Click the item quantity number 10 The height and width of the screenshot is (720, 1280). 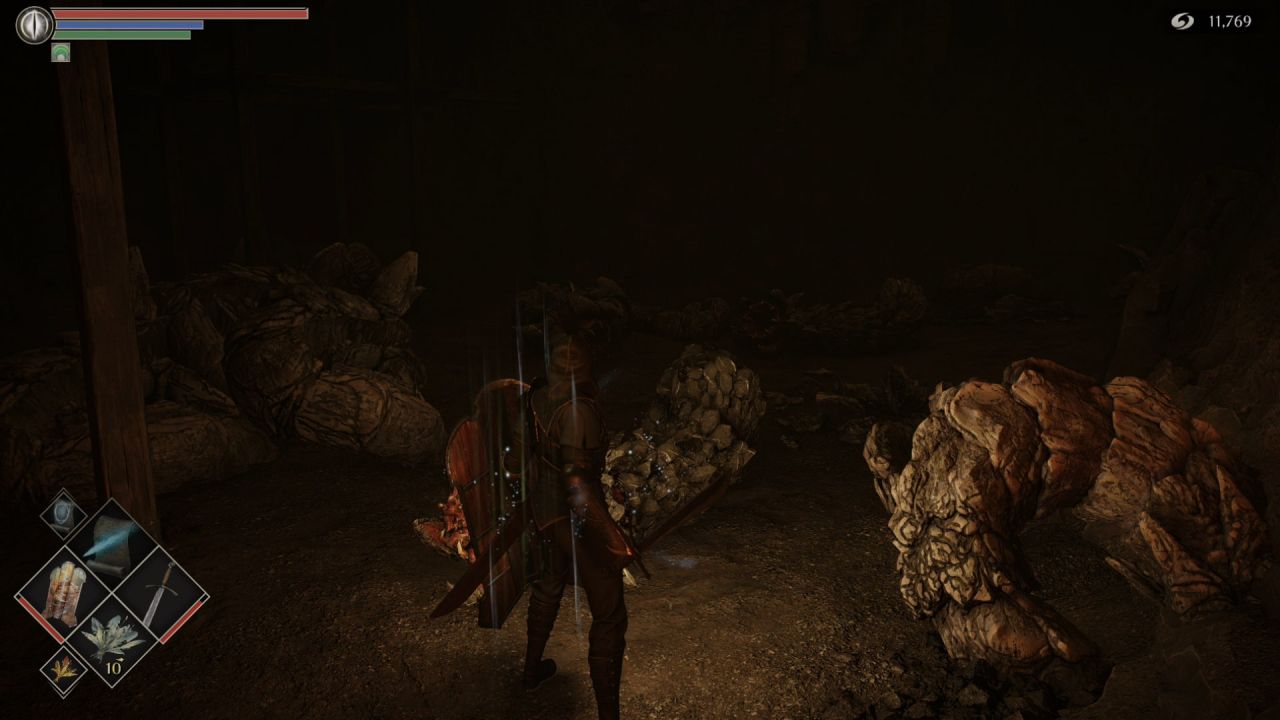113,668
